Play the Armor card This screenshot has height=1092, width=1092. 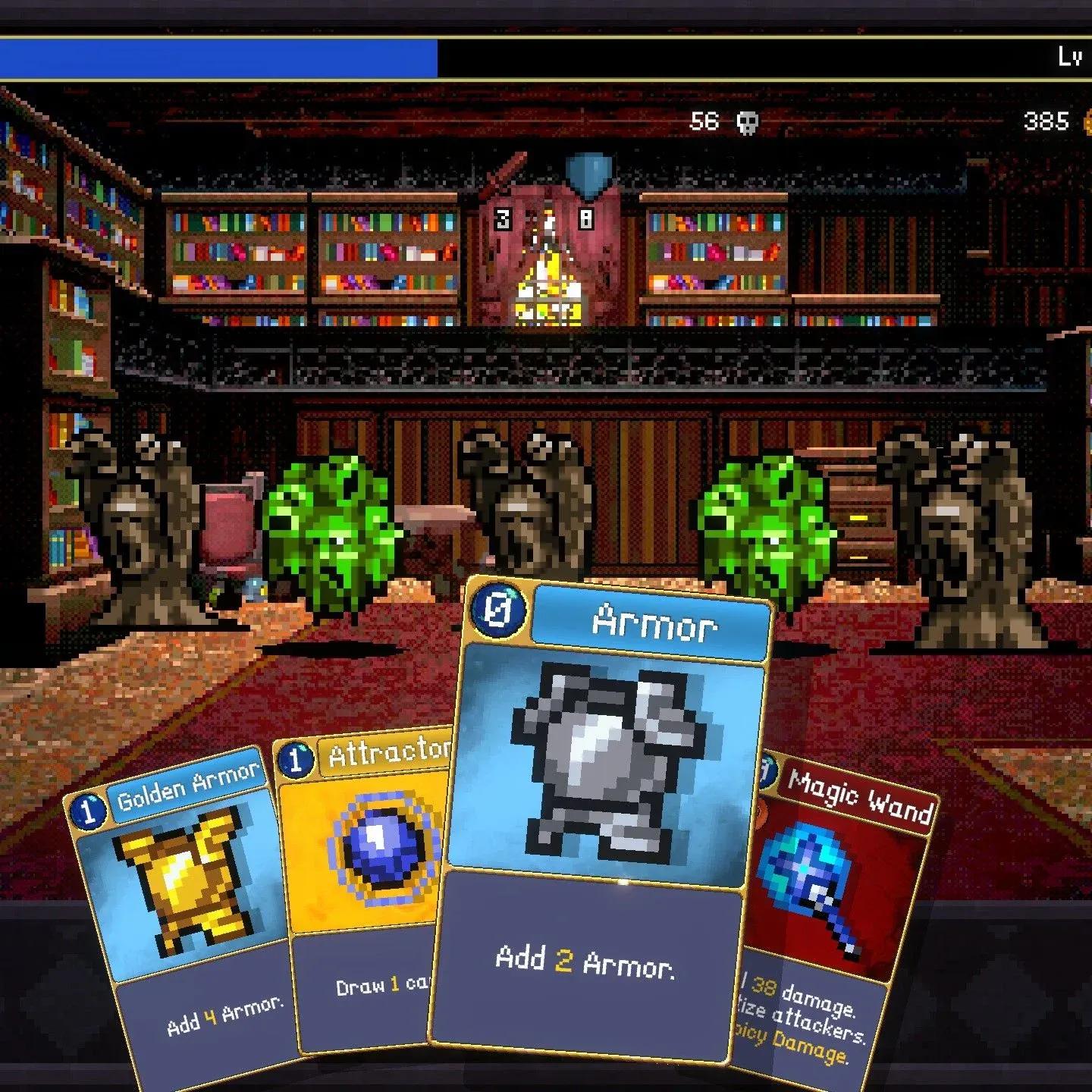(x=599, y=819)
